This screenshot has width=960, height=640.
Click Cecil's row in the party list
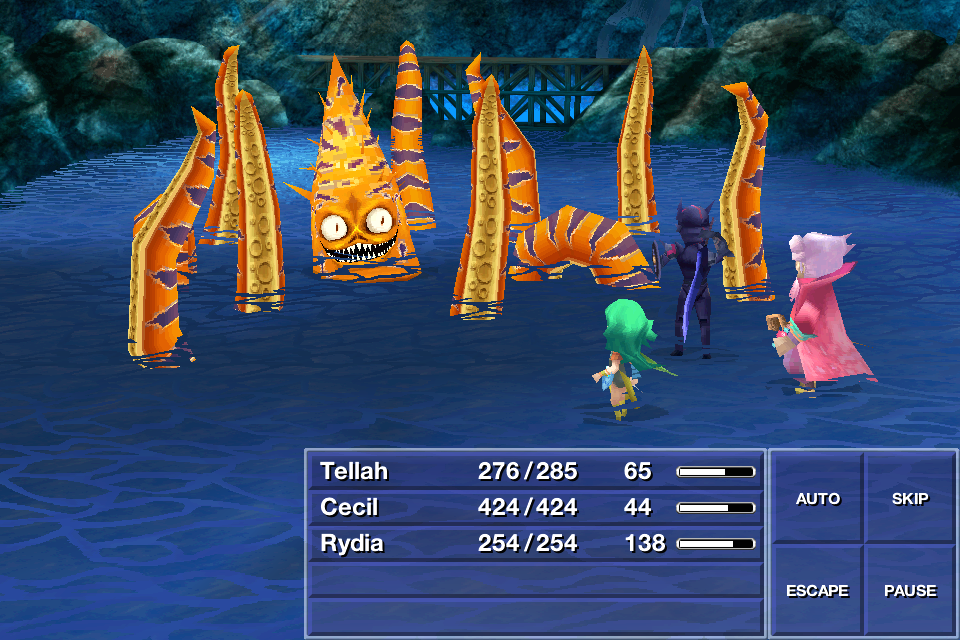click(x=535, y=507)
